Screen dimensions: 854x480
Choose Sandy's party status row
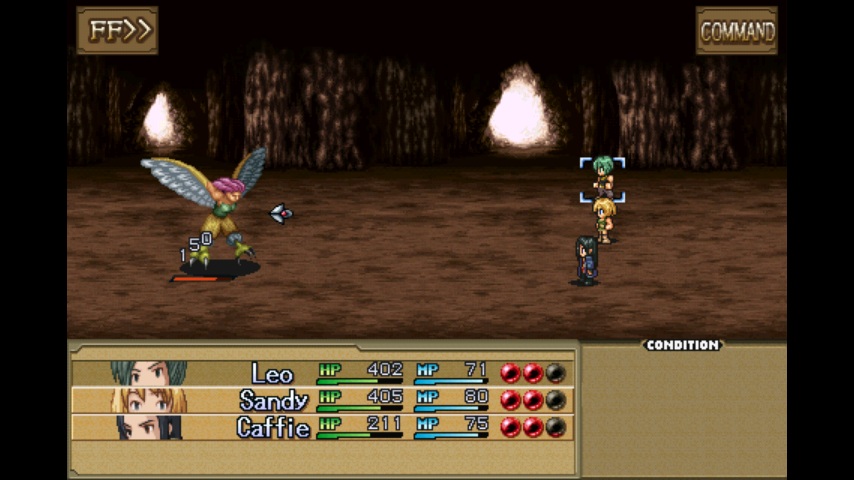[x=322, y=400]
